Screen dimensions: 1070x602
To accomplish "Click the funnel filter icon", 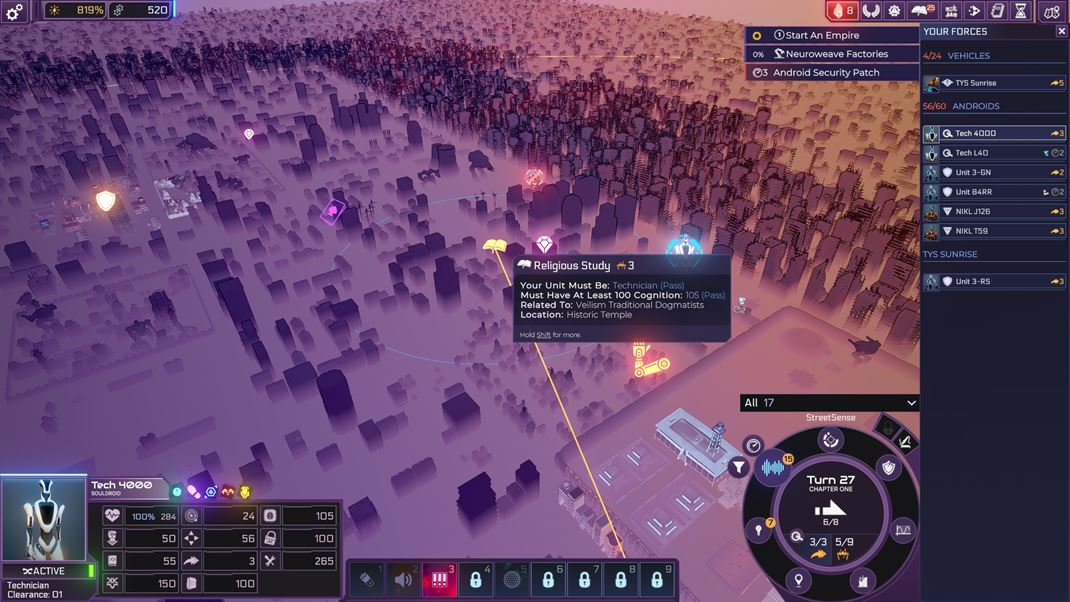I will click(739, 466).
